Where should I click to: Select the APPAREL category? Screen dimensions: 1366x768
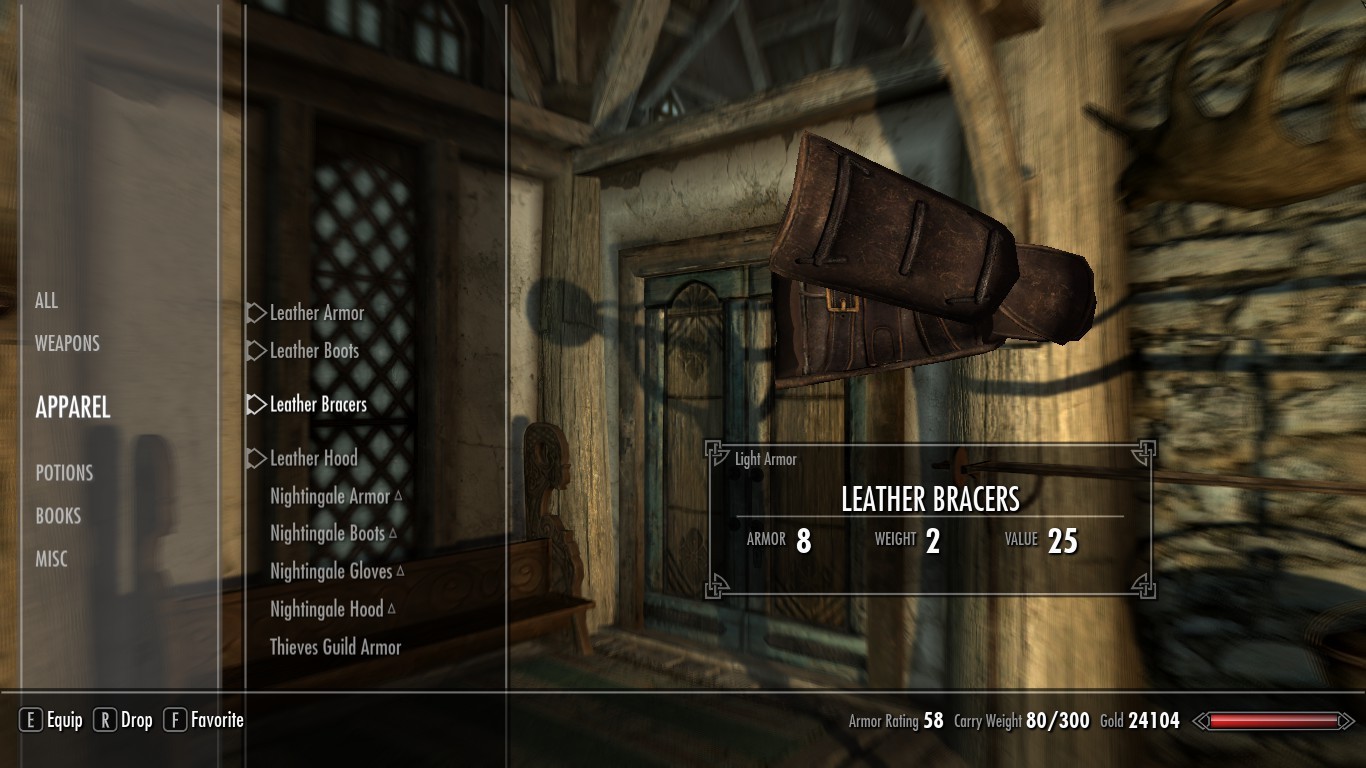click(73, 407)
